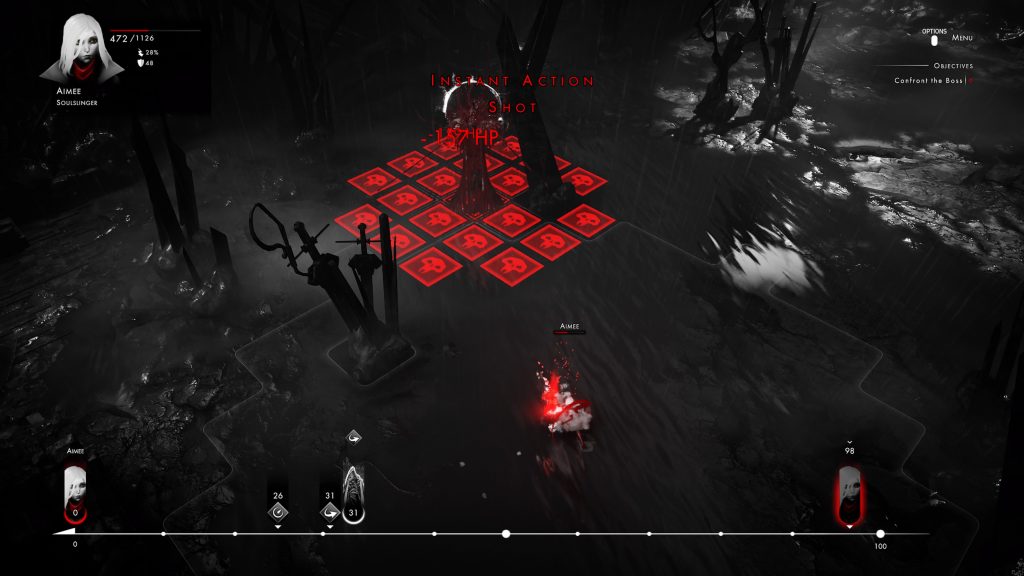Screen dimensions: 1024x576
Task: Select the hooded enemy portrait on timeline
Action: pyautogui.click(x=353, y=490)
